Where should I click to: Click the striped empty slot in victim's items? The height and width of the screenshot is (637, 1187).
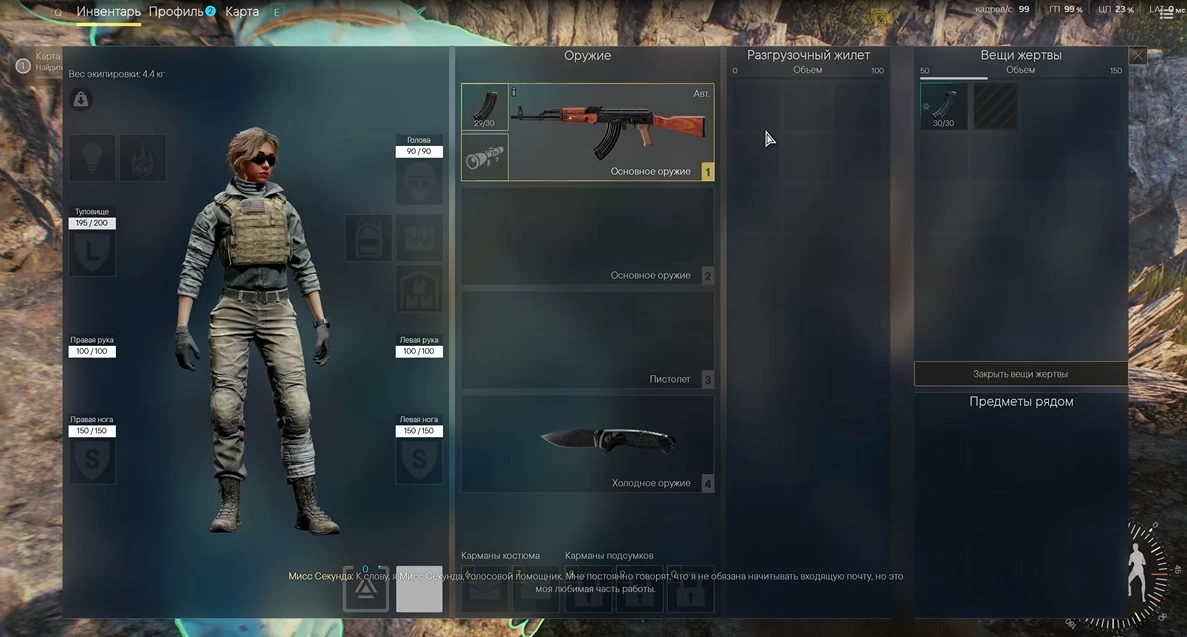coord(995,107)
